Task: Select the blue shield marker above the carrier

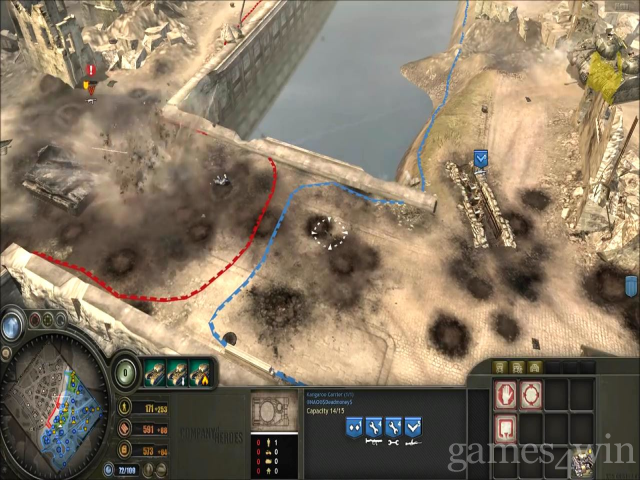Action: coord(480,158)
